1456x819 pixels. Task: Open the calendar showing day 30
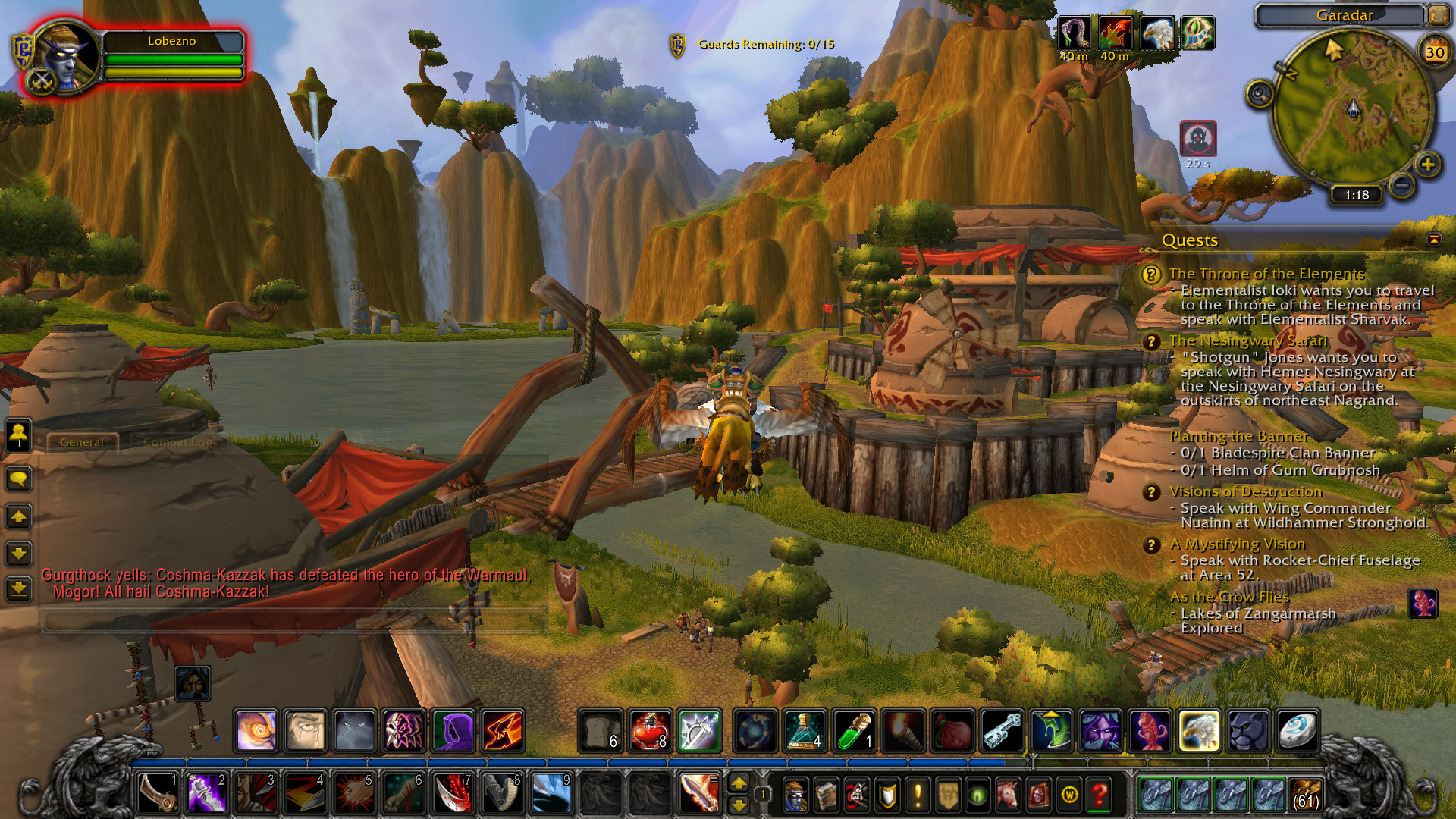tap(1434, 52)
